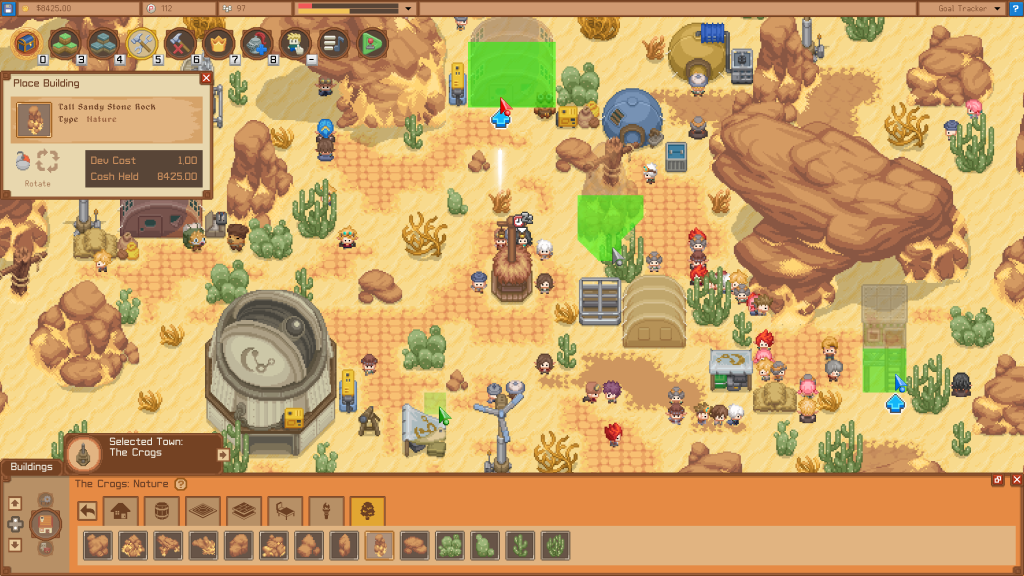Click the blue save disk icon
Screen dimensions: 1024x576
click(9, 8)
